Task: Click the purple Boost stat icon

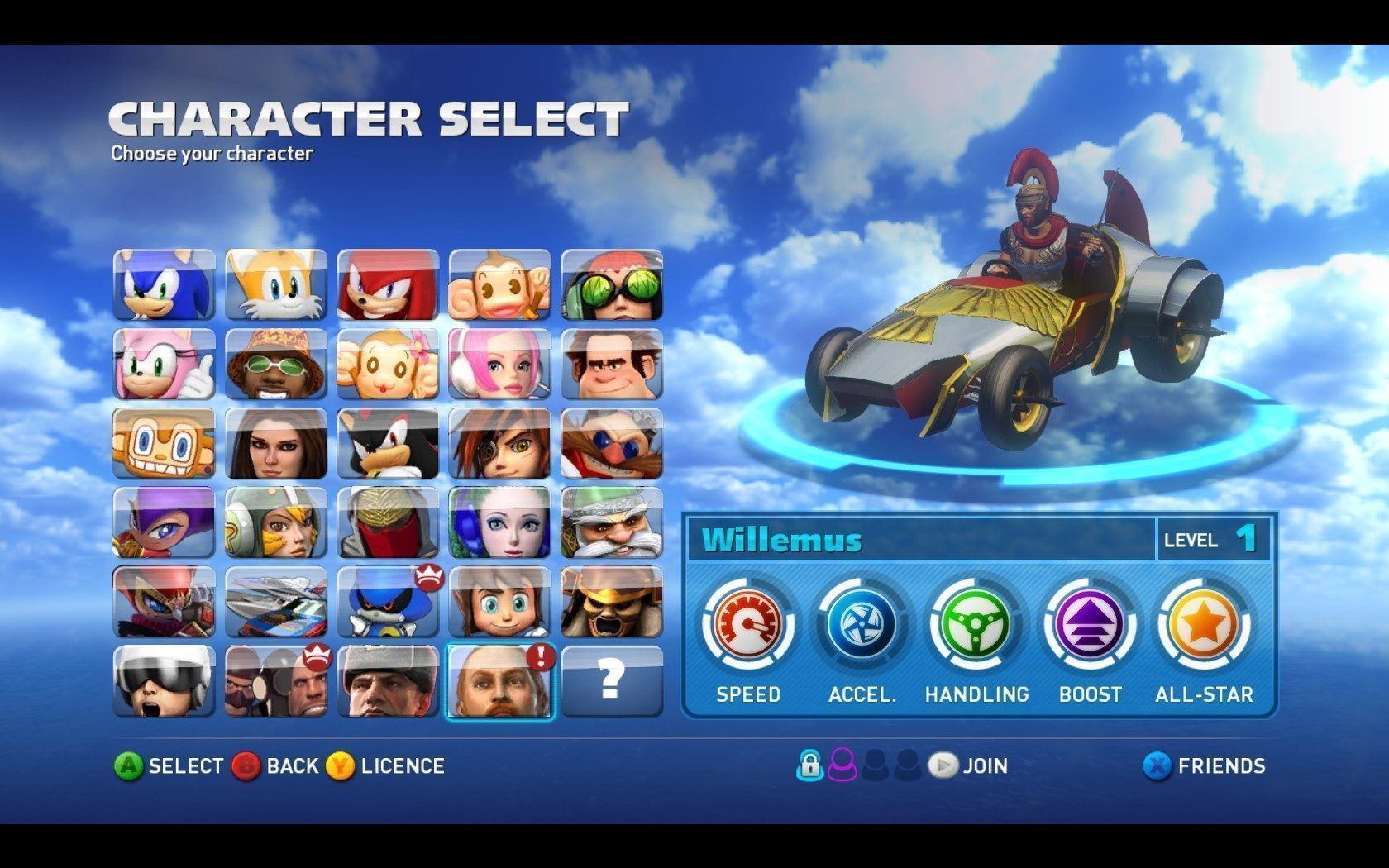Action: pos(1090,626)
